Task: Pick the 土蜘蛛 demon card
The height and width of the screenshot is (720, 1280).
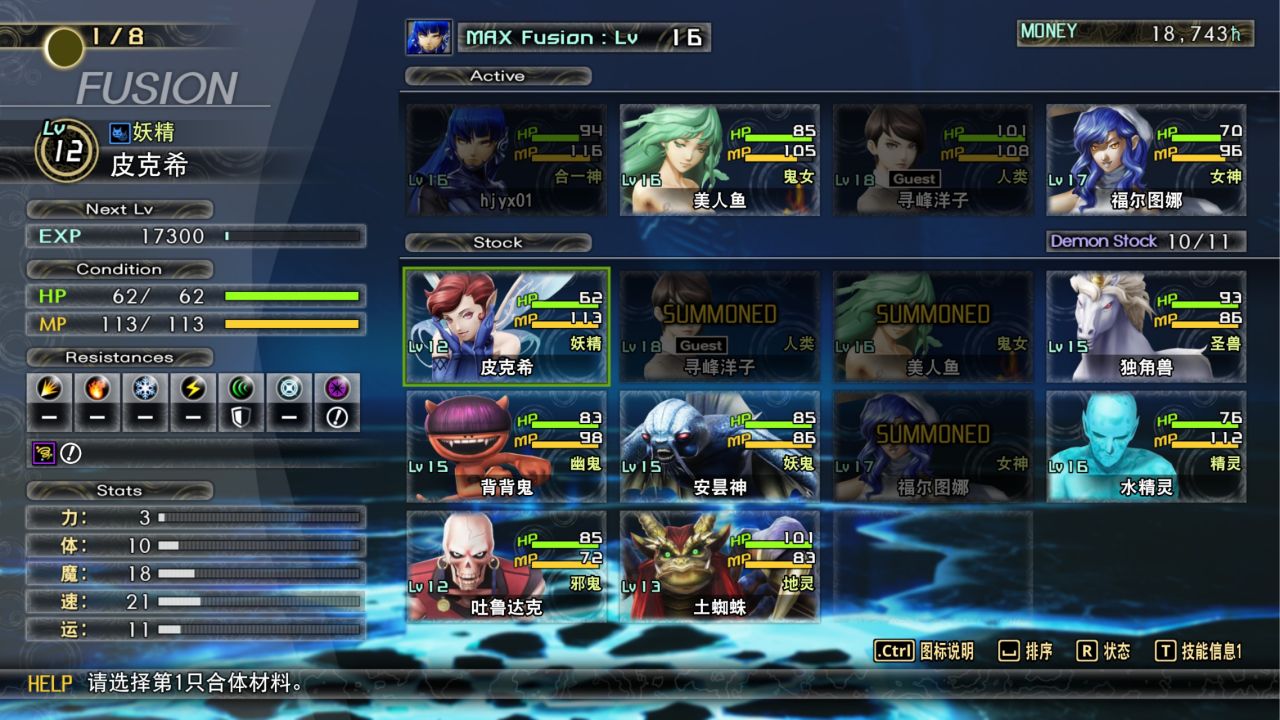Action: [x=719, y=567]
